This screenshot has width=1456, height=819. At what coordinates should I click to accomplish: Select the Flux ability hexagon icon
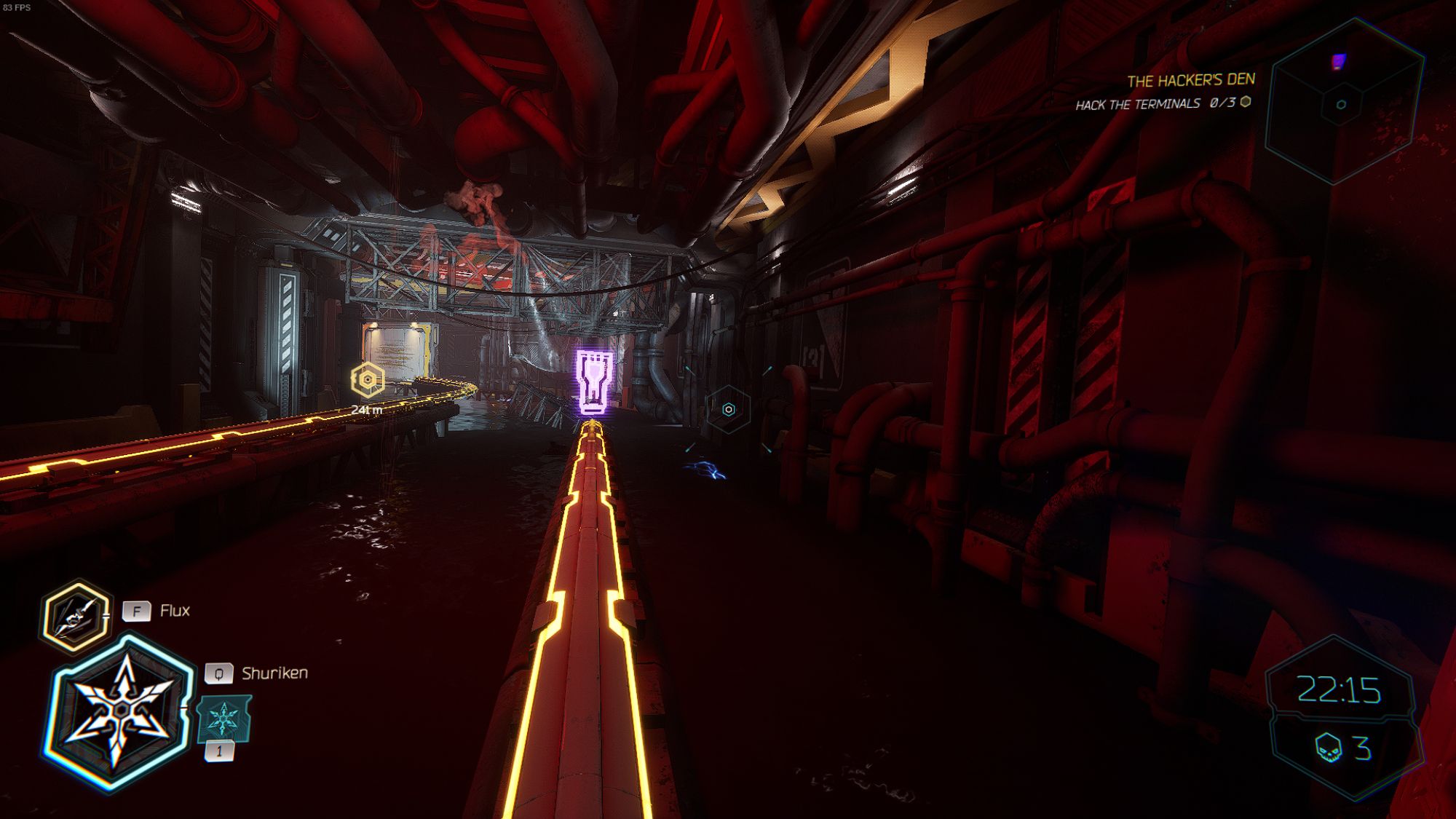point(75,612)
